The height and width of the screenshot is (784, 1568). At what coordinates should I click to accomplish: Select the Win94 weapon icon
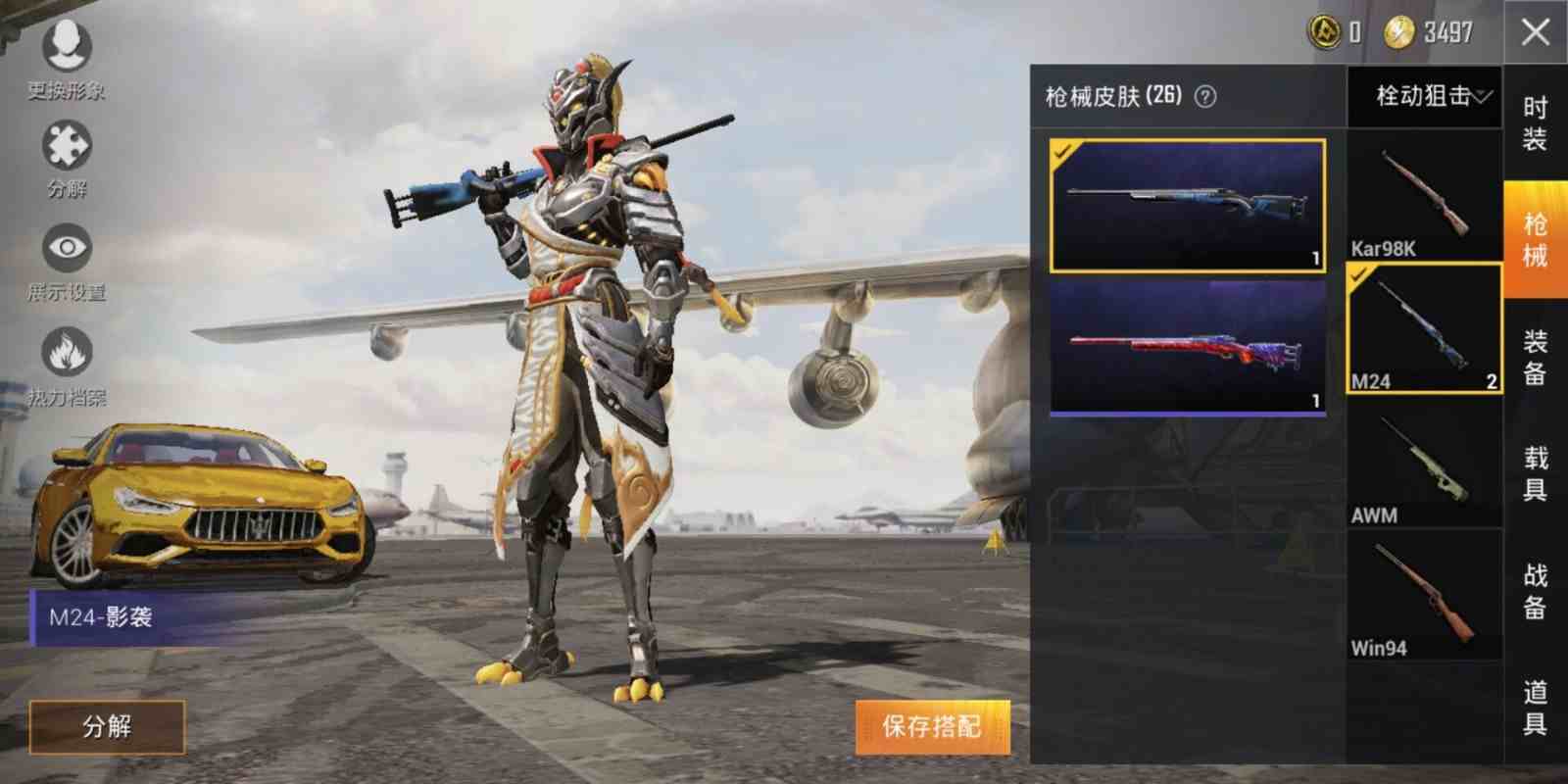point(1423,588)
